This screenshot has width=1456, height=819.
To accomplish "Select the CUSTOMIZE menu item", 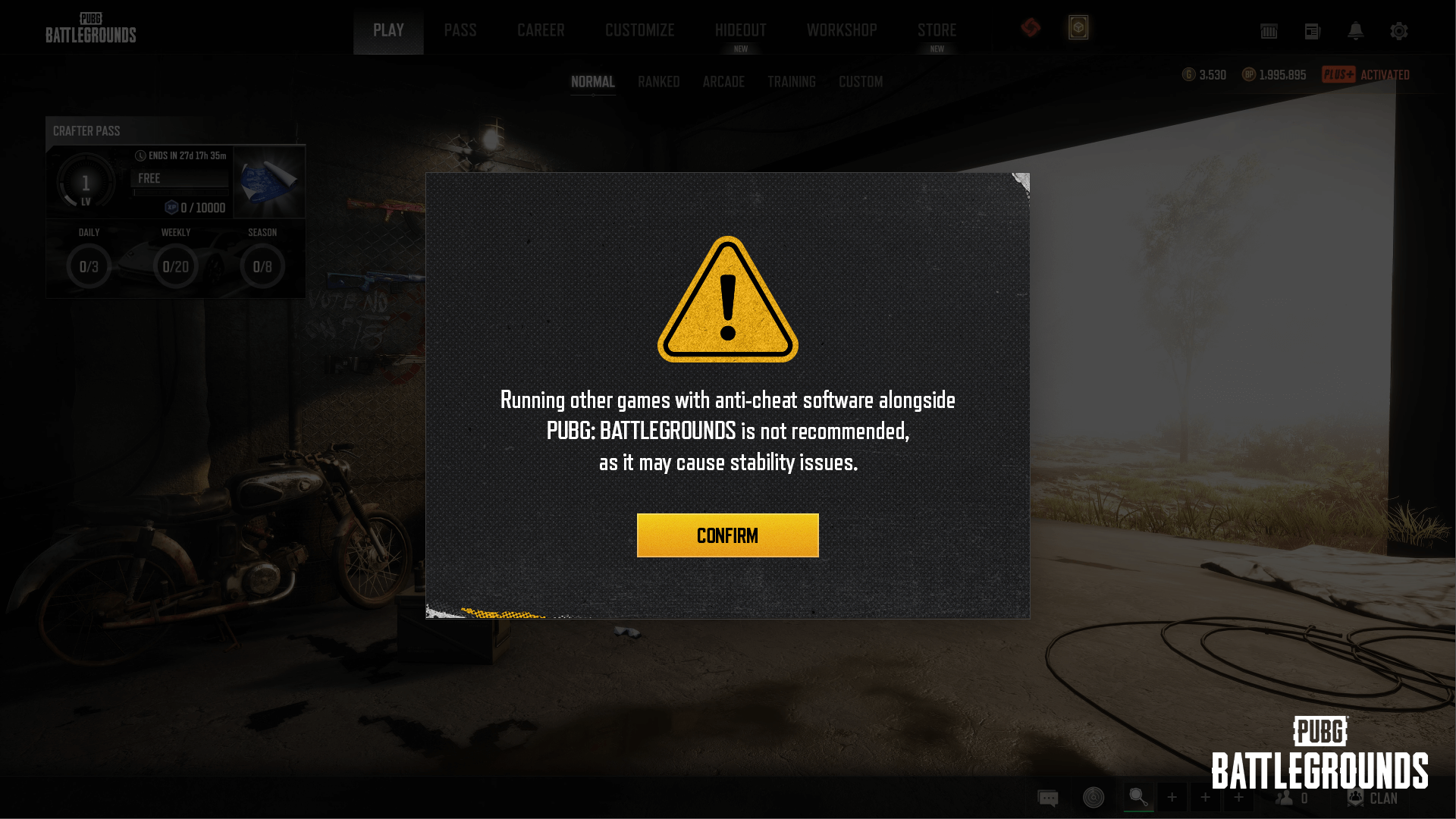I will 639,30.
